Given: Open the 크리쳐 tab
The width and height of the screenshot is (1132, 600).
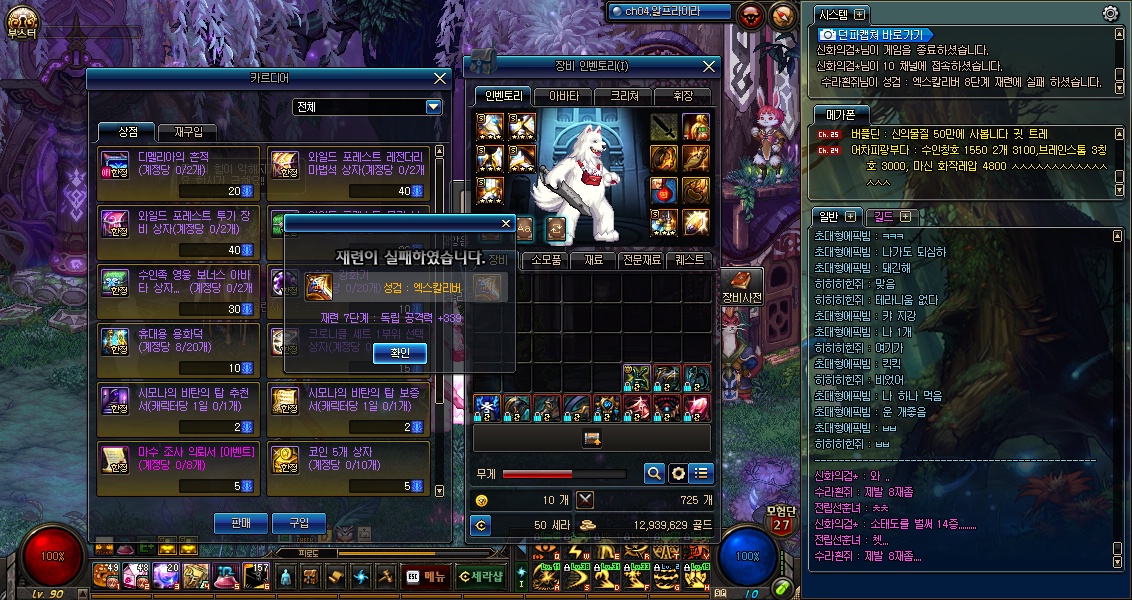Looking at the screenshot, I should coord(622,96).
